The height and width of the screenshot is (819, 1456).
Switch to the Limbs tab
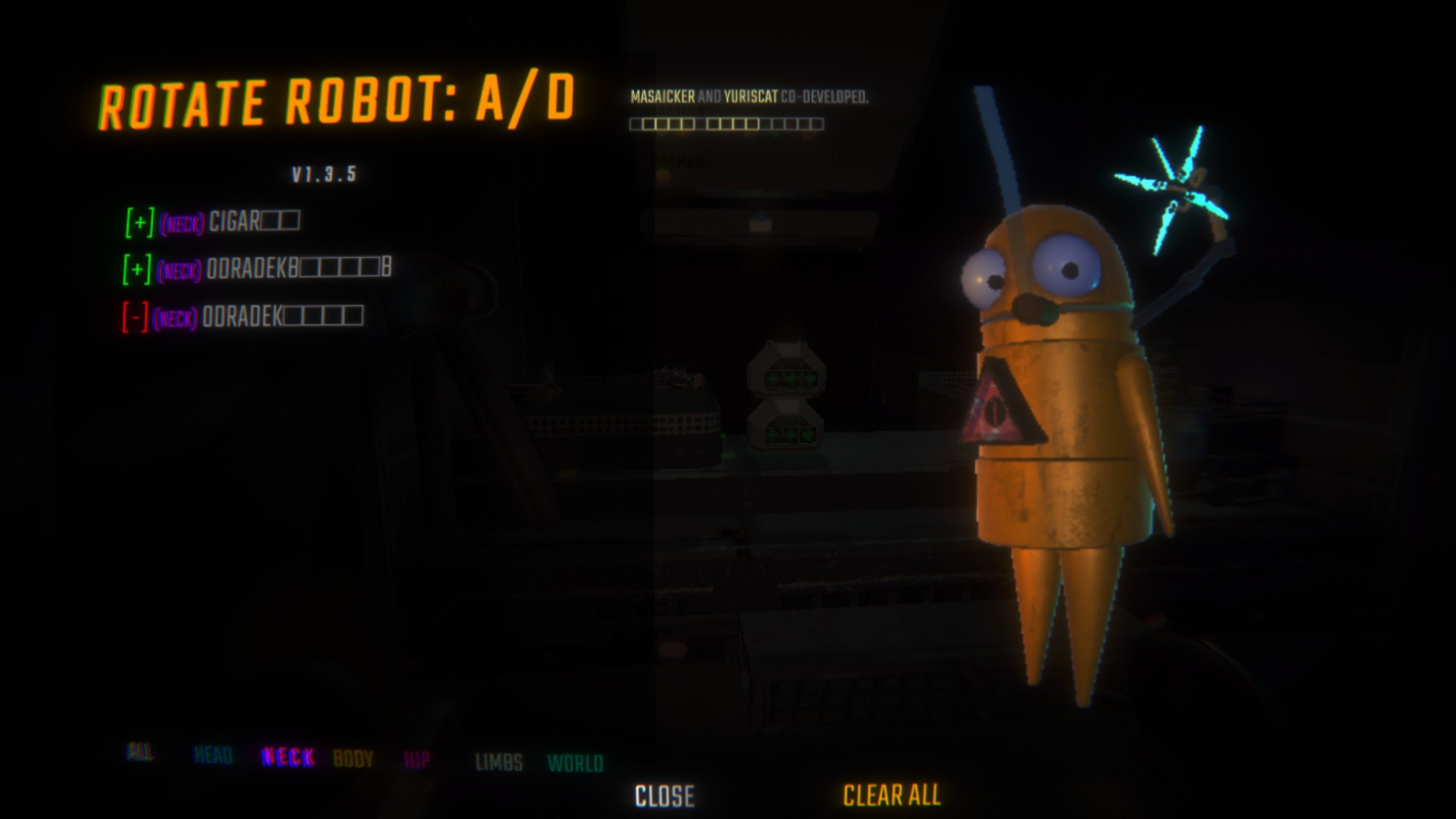pos(499,762)
